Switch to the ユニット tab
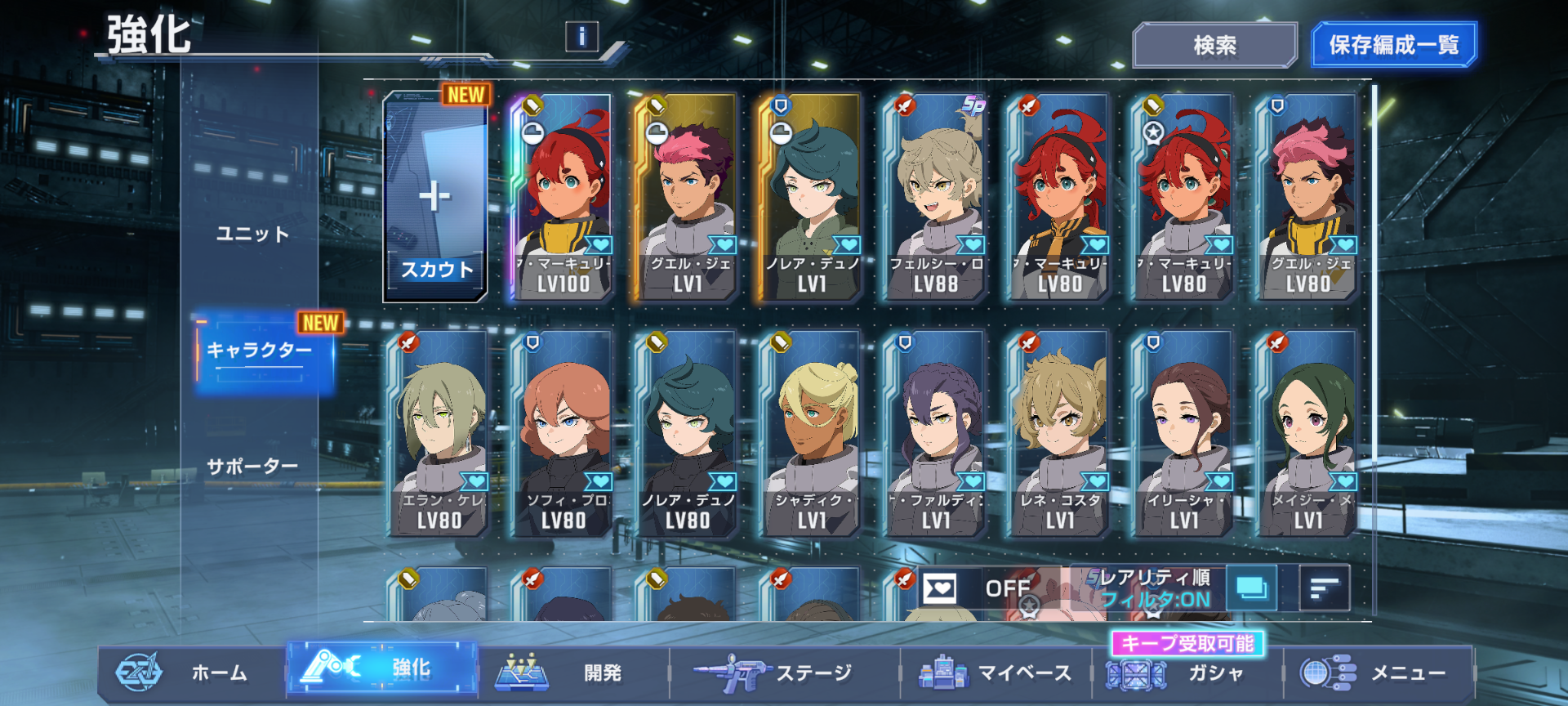1568x706 pixels. 252,235
